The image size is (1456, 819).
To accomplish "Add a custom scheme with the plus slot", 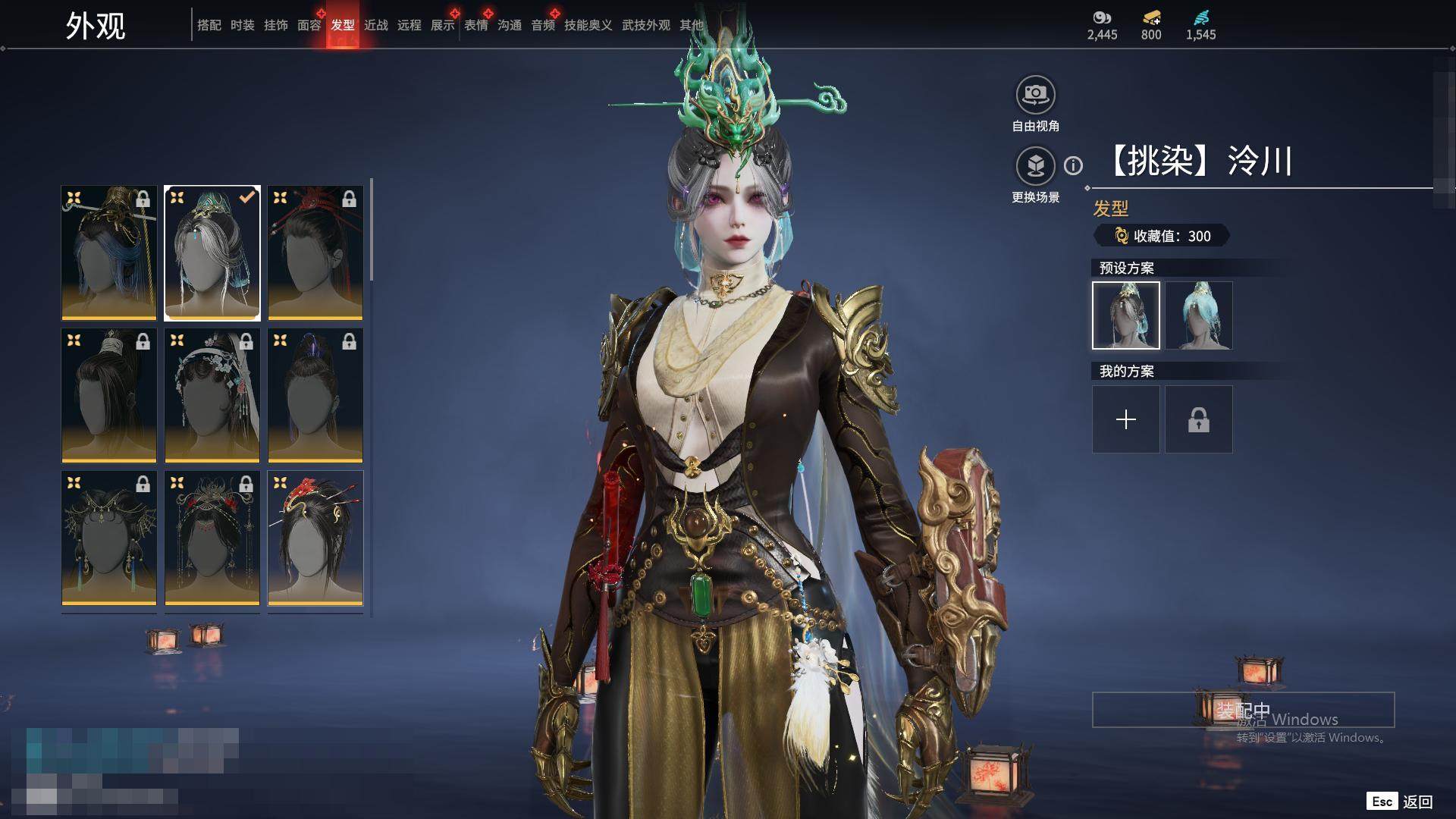I will [1126, 419].
